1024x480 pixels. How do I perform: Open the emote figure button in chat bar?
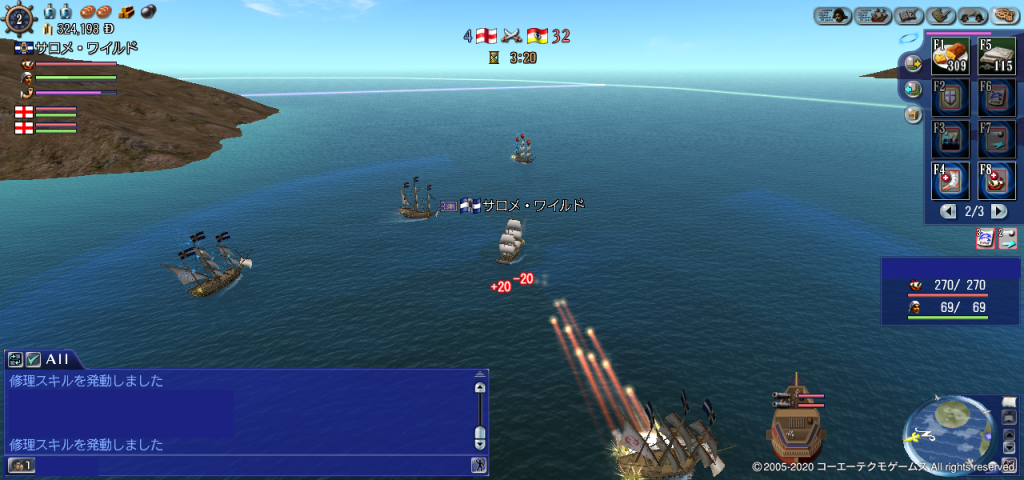pos(478,465)
